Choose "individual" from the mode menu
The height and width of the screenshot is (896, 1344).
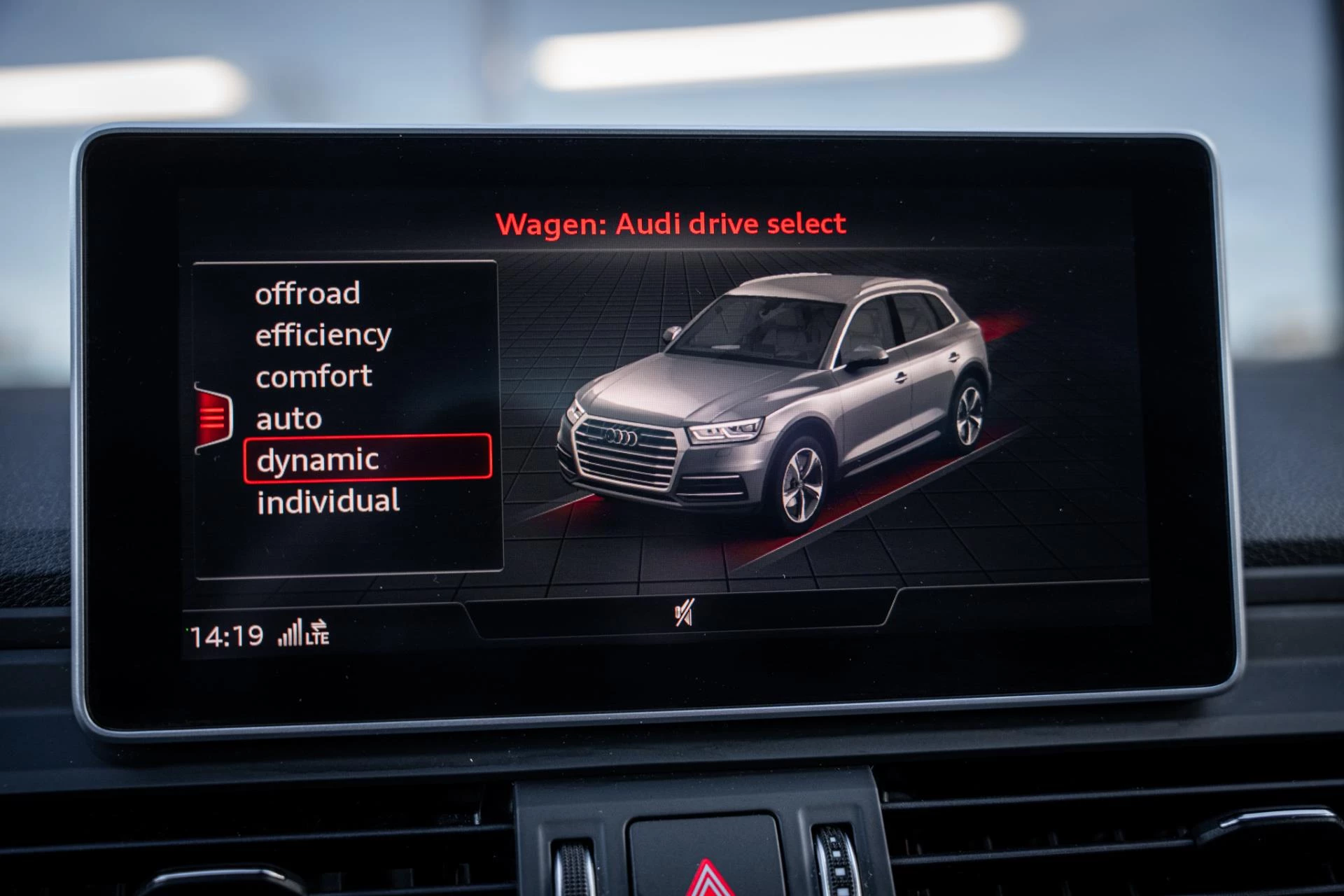(328, 500)
